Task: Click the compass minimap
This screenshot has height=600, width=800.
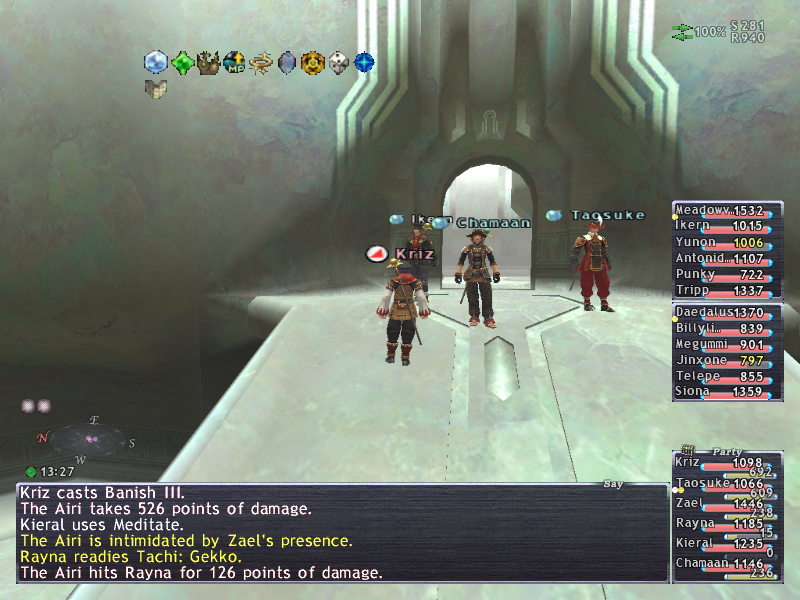Action: click(x=90, y=439)
